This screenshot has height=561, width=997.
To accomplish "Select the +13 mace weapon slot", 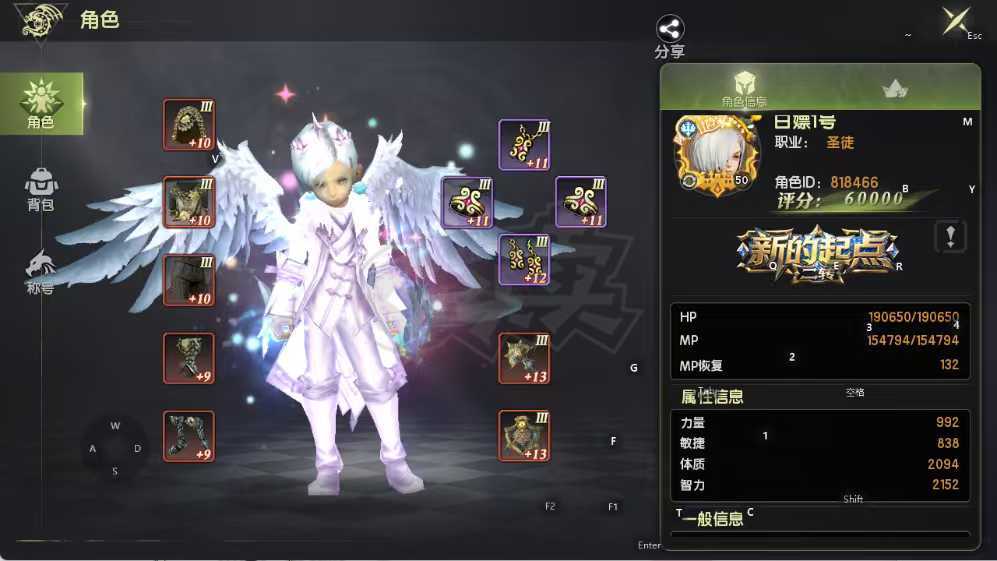I will click(x=524, y=358).
